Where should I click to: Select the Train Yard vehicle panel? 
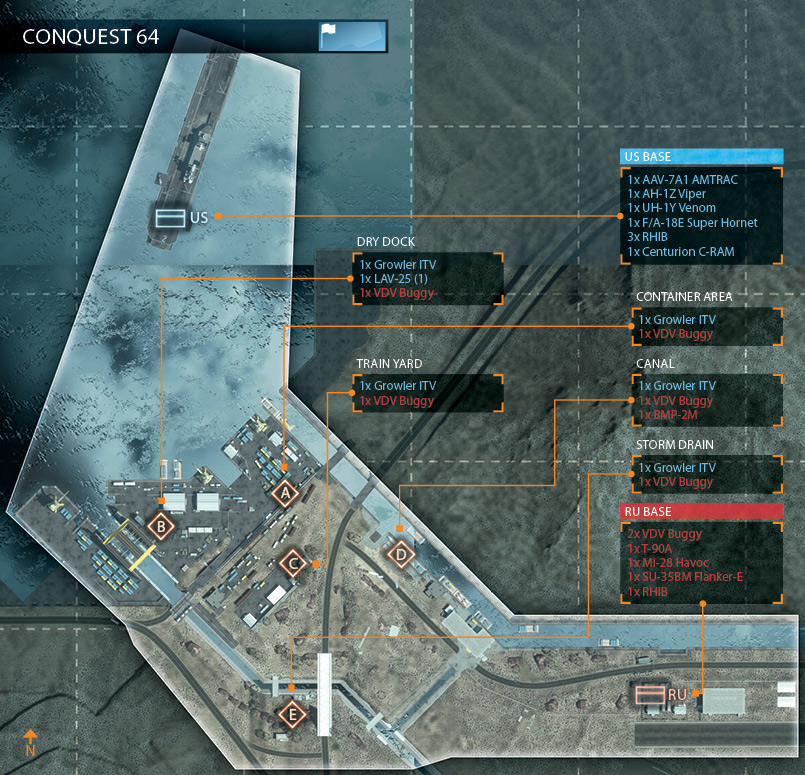point(428,393)
